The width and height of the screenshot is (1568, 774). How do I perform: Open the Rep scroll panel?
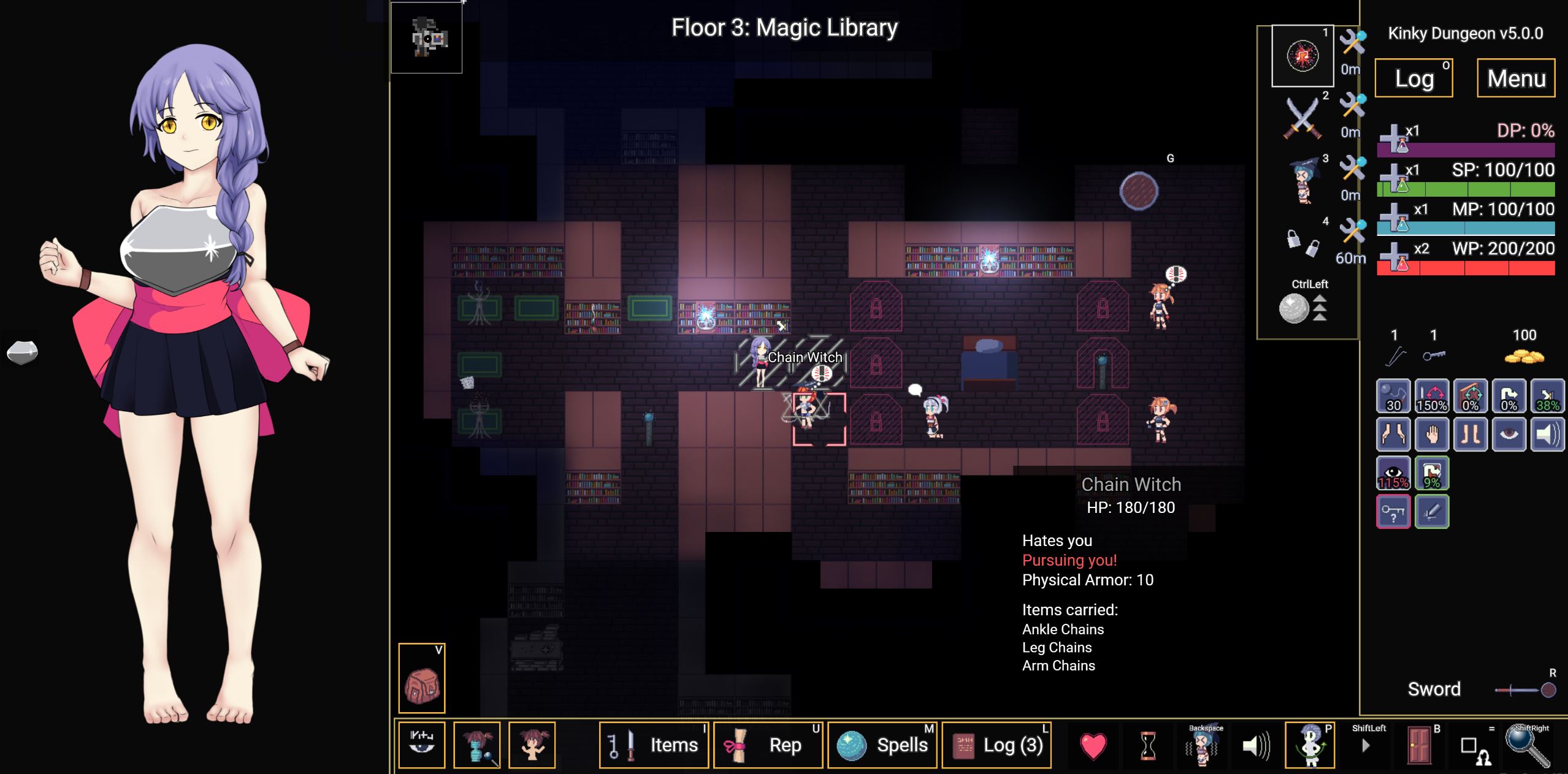(768, 745)
